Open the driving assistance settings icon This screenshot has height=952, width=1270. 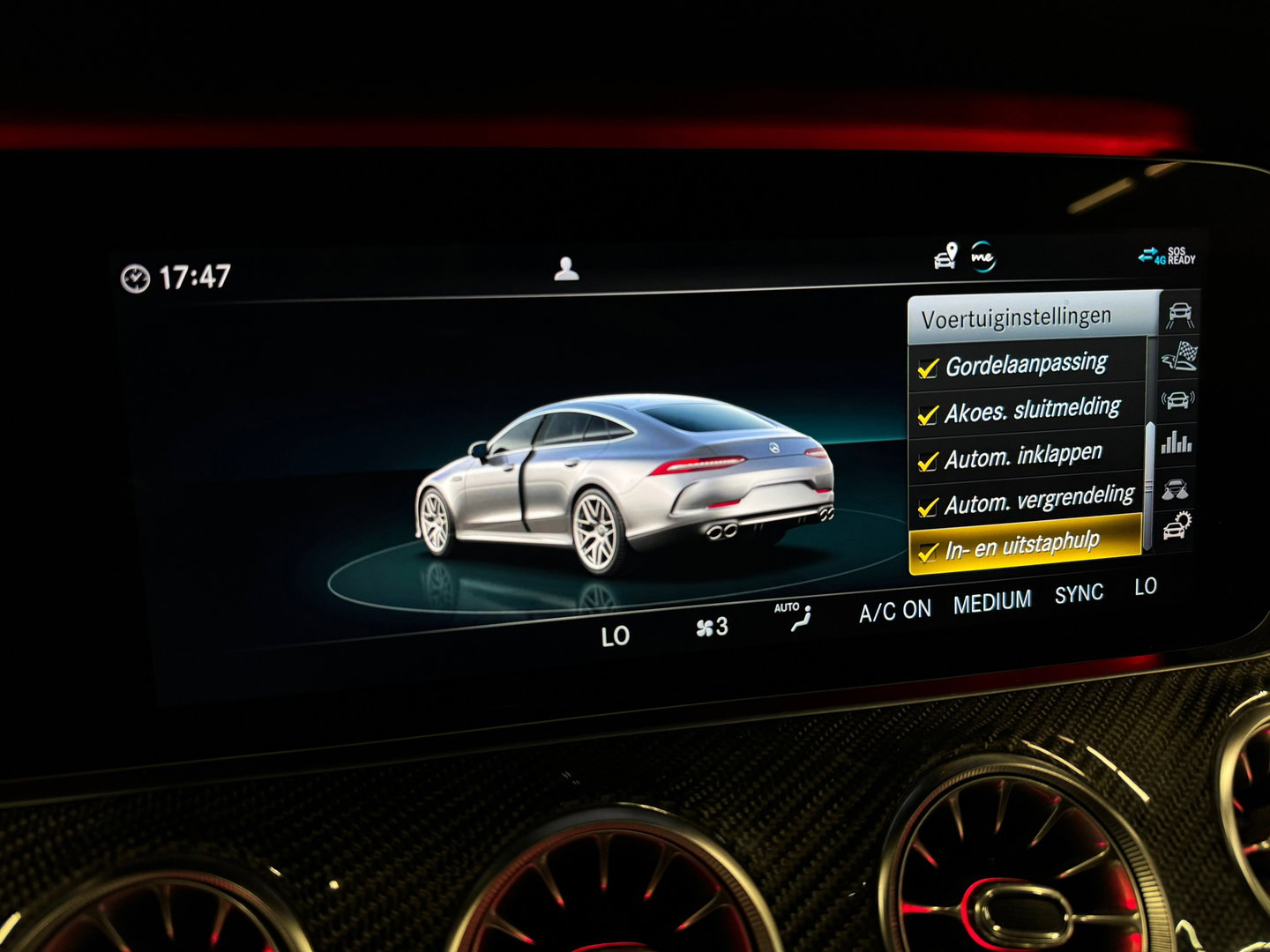1177,314
